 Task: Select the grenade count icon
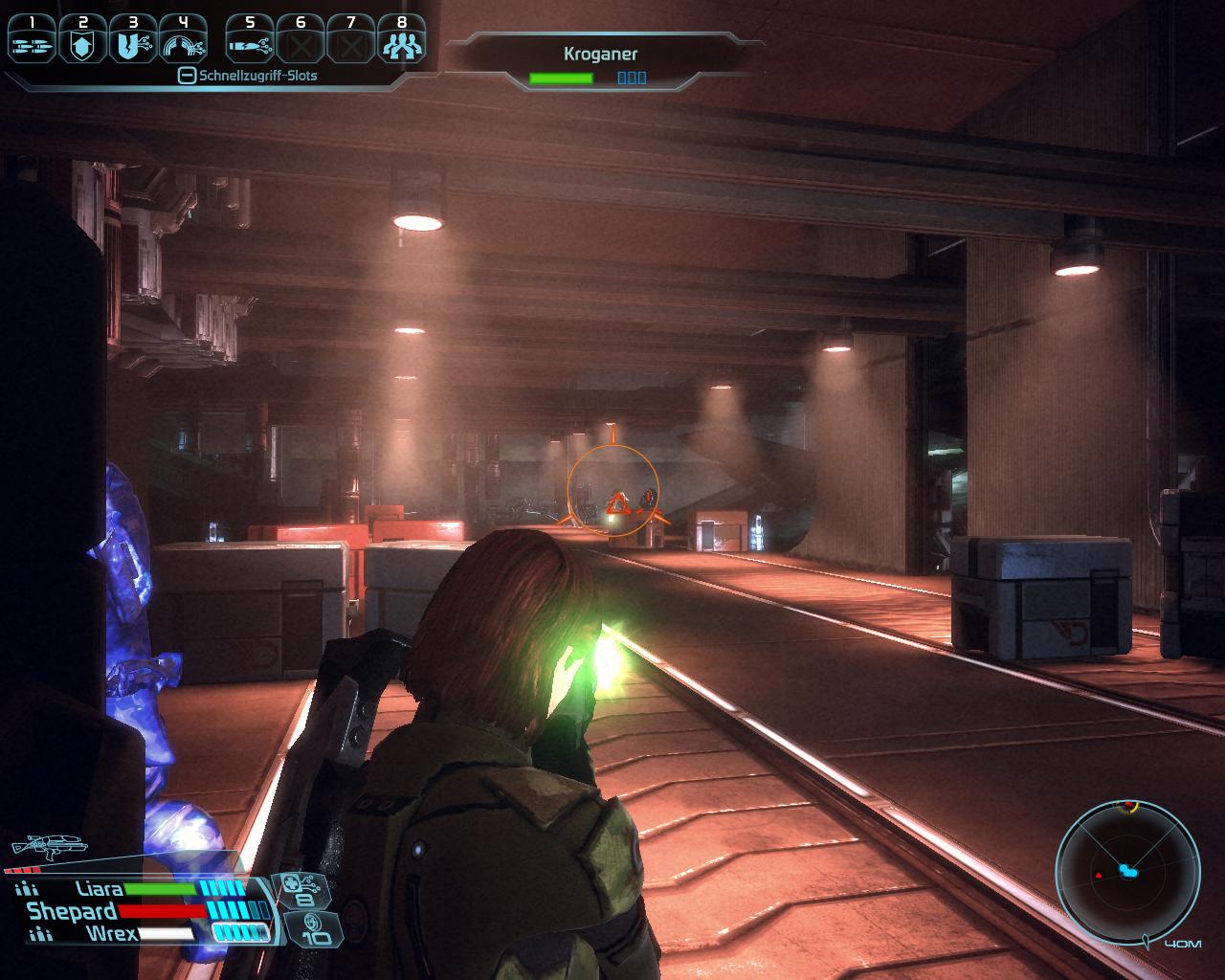click(x=311, y=926)
